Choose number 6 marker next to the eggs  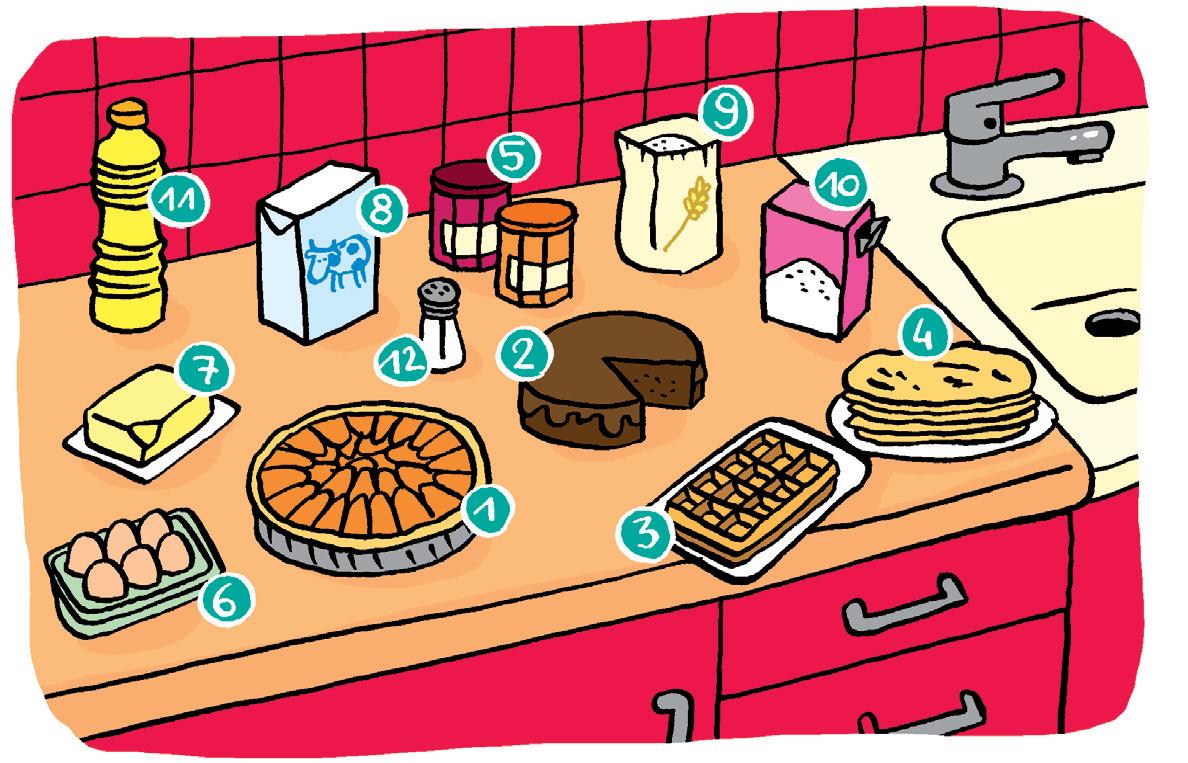[226, 599]
